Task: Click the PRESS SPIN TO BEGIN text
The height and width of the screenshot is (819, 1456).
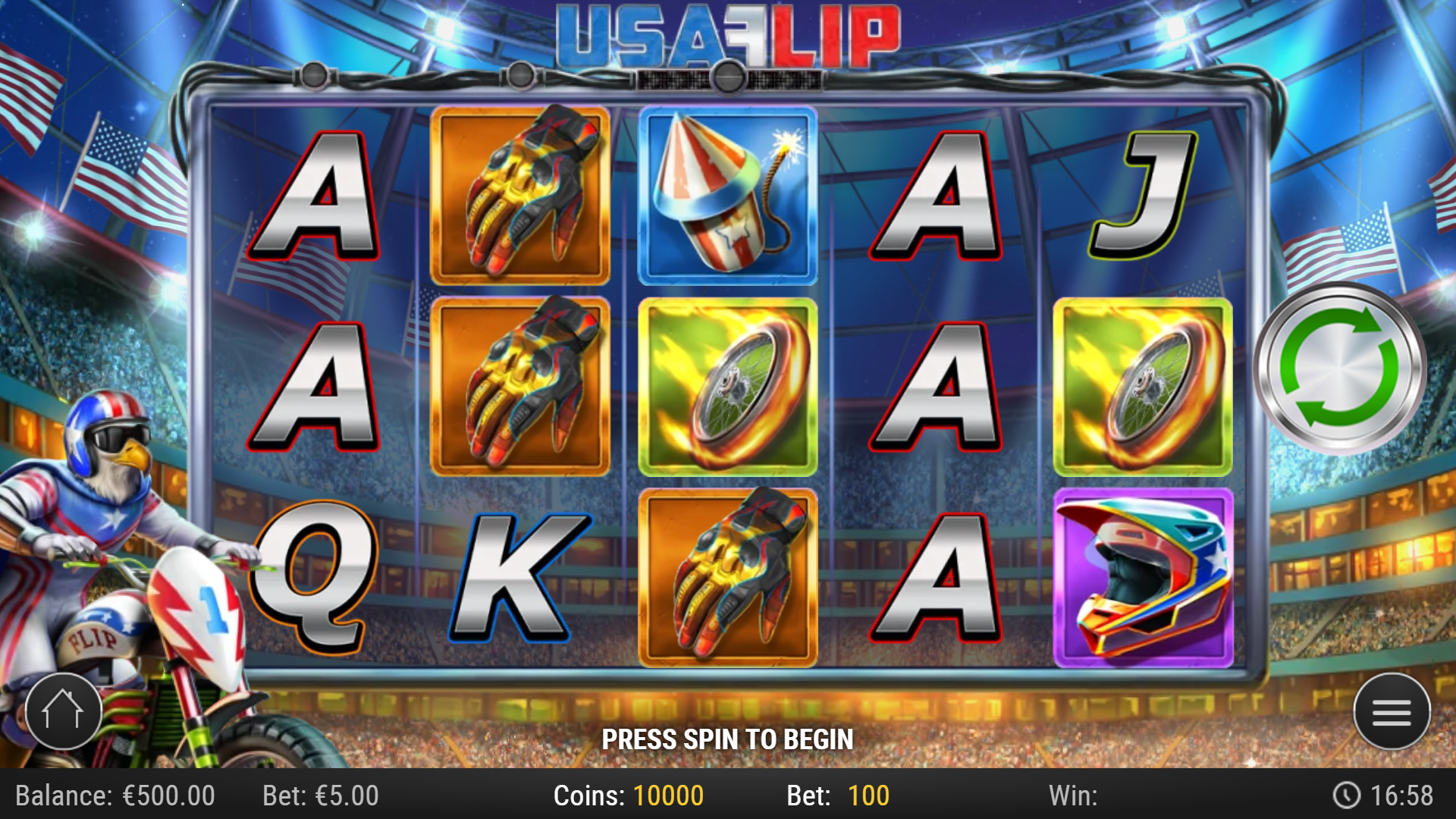Action: tap(726, 737)
